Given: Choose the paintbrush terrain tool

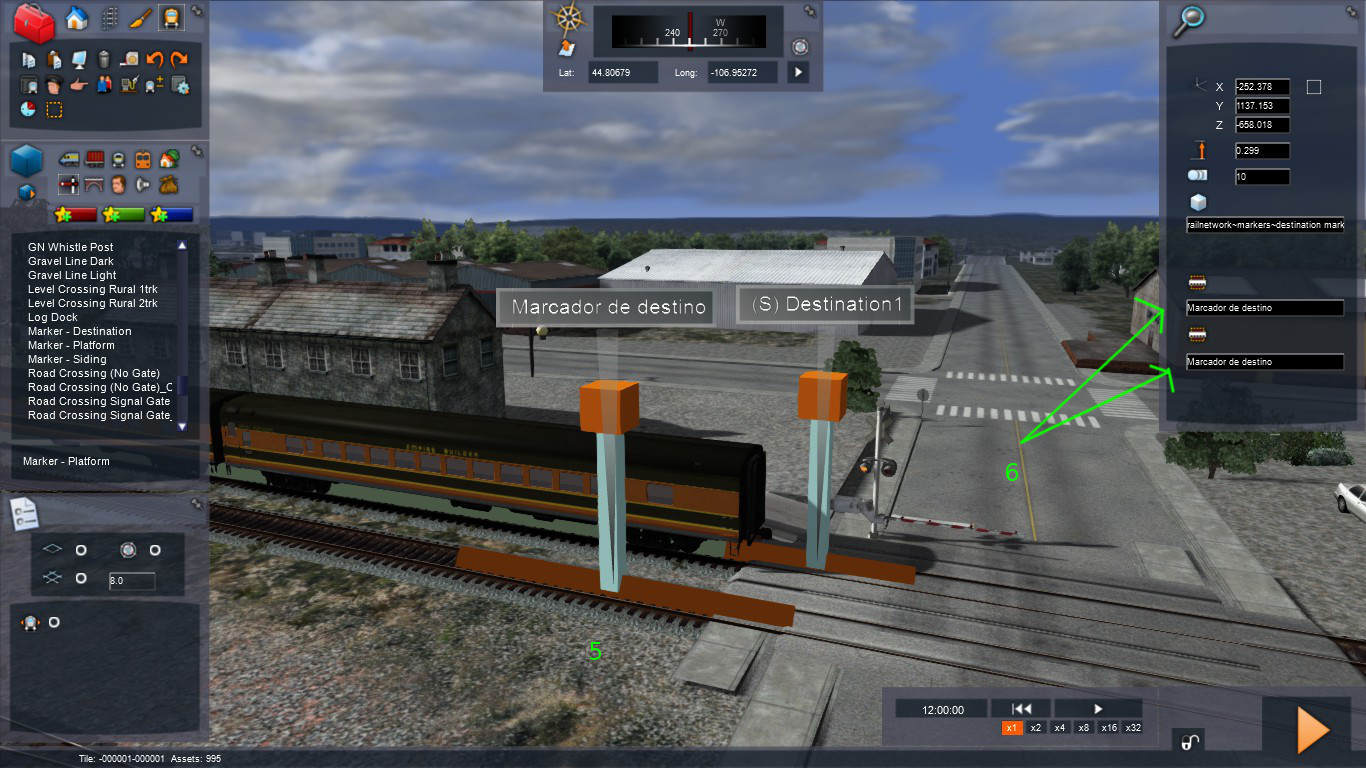Looking at the screenshot, I should (x=140, y=18).
